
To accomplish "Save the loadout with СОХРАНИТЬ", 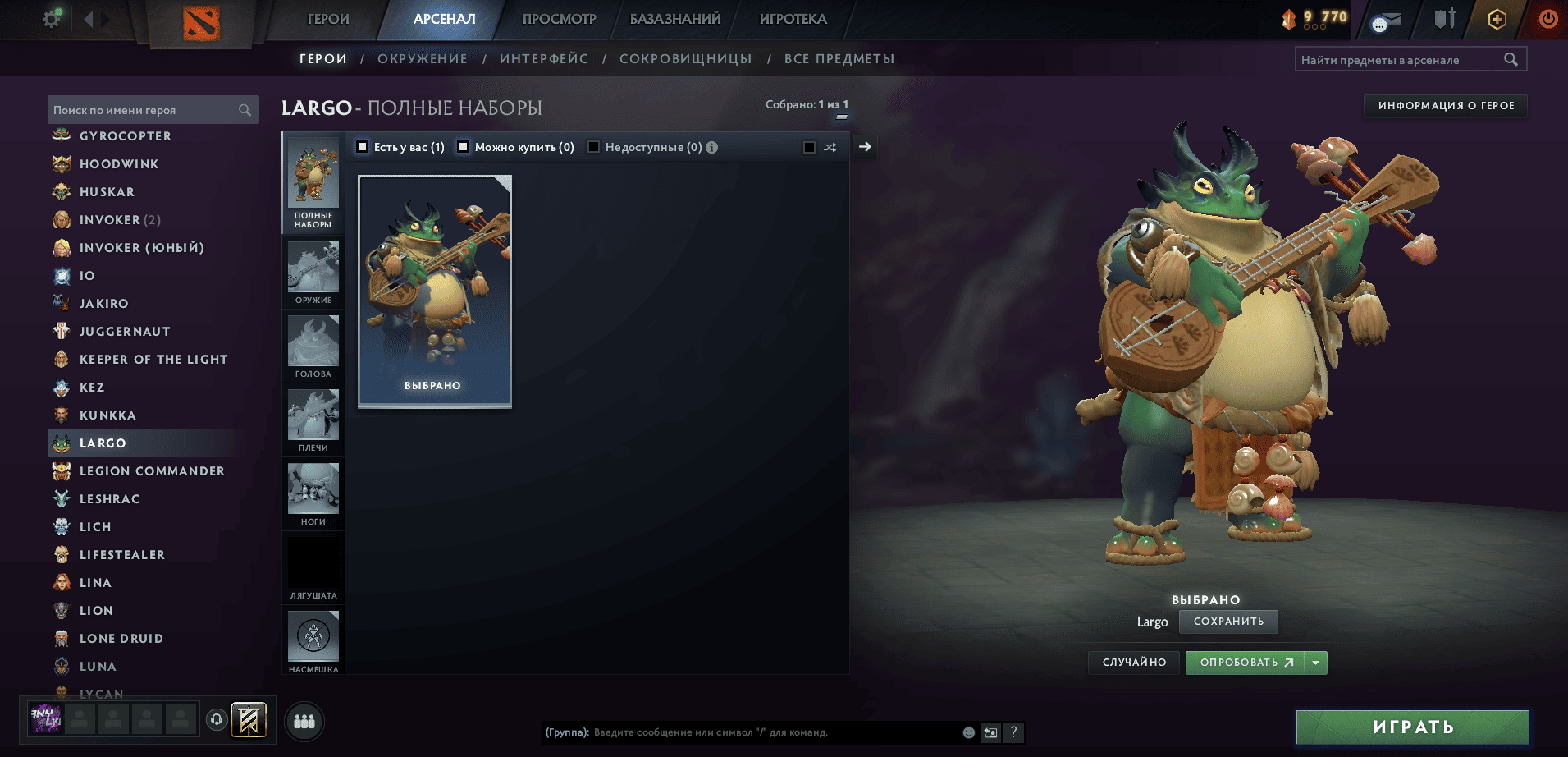I will click(1228, 622).
